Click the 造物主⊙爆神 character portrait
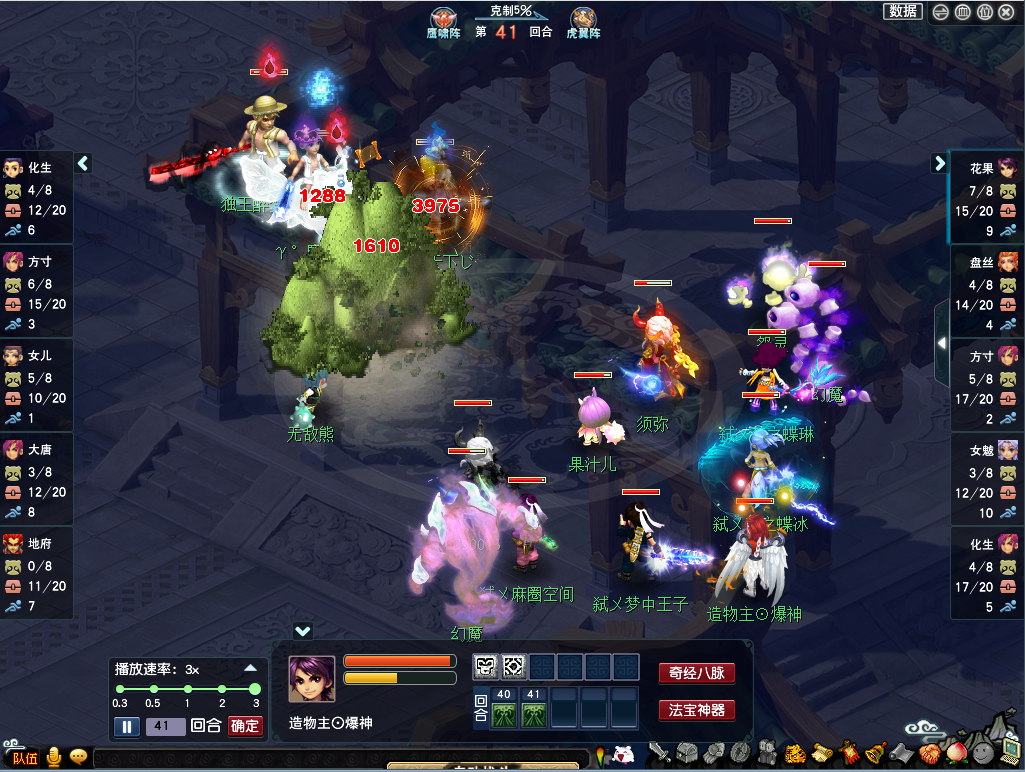The image size is (1025, 772). click(311, 680)
